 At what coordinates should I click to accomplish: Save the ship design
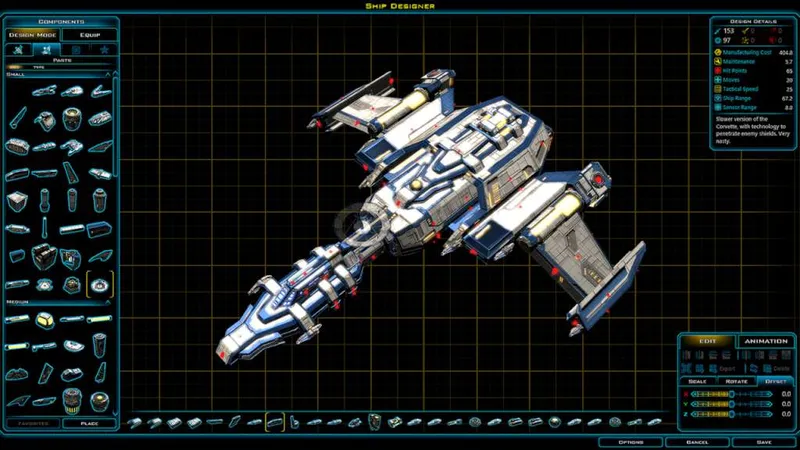coord(763,441)
